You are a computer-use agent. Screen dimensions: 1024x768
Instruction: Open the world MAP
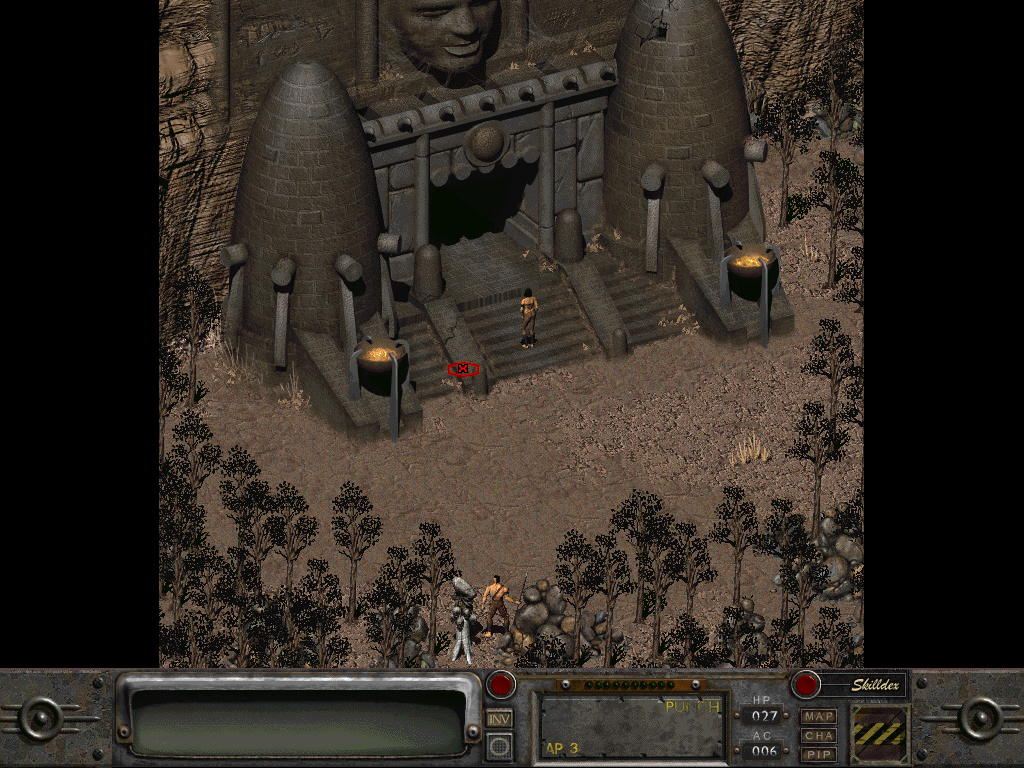[x=818, y=717]
